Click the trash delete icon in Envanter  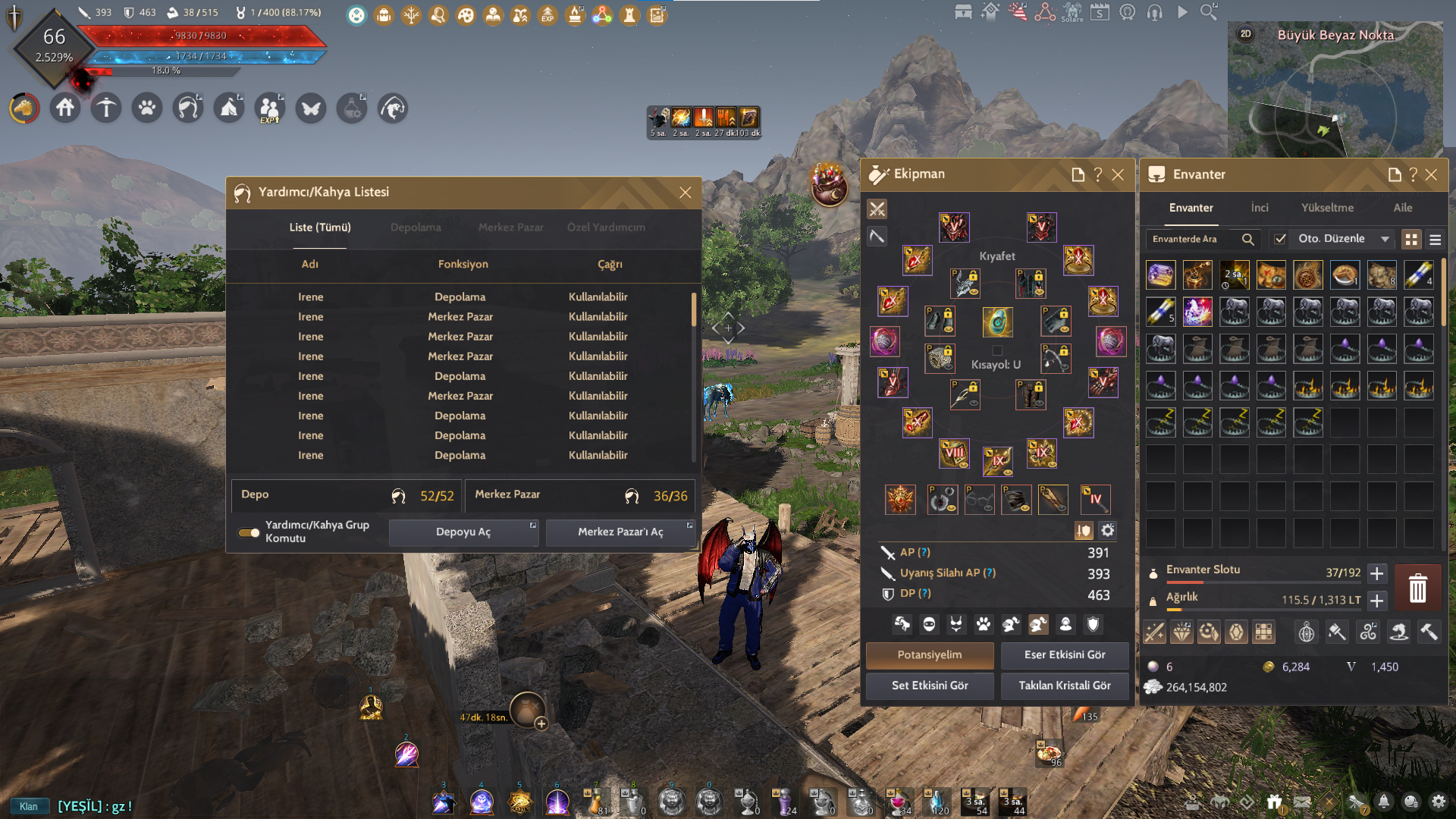click(1417, 587)
